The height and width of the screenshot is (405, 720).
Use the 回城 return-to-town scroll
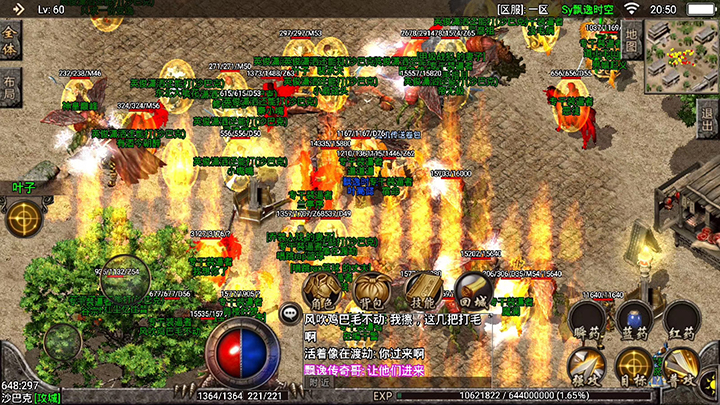tap(473, 291)
